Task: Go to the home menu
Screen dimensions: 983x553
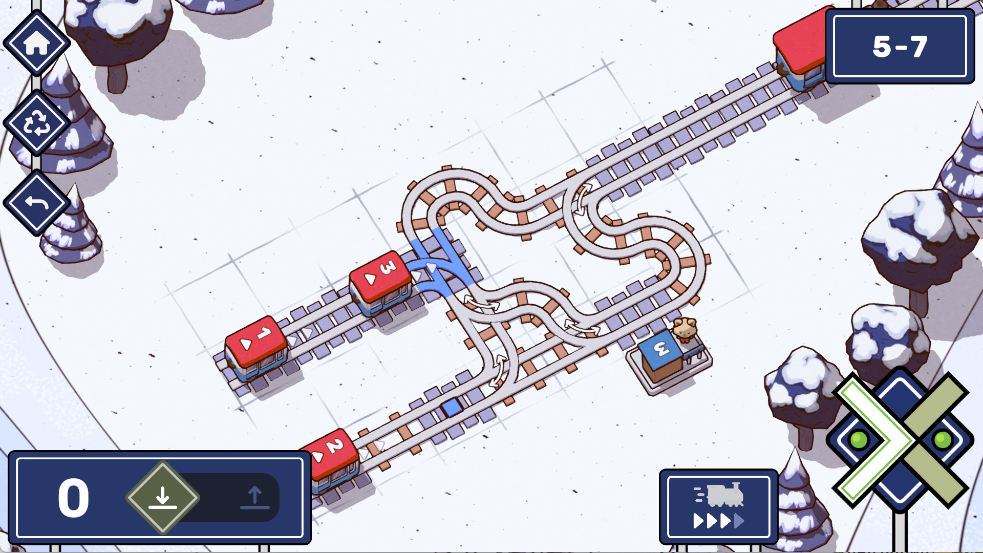Action: point(37,43)
